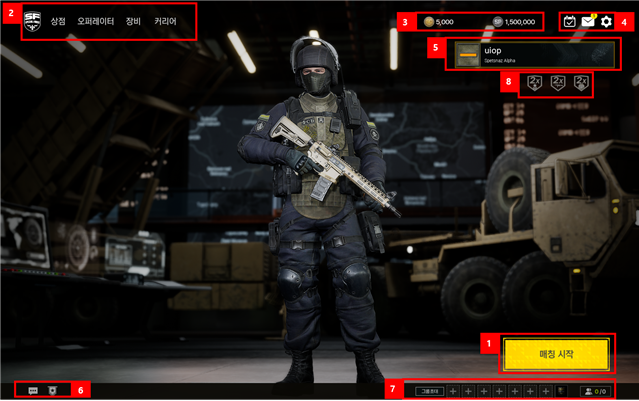
Task: Open the uiop player profile card
Action: point(533,55)
